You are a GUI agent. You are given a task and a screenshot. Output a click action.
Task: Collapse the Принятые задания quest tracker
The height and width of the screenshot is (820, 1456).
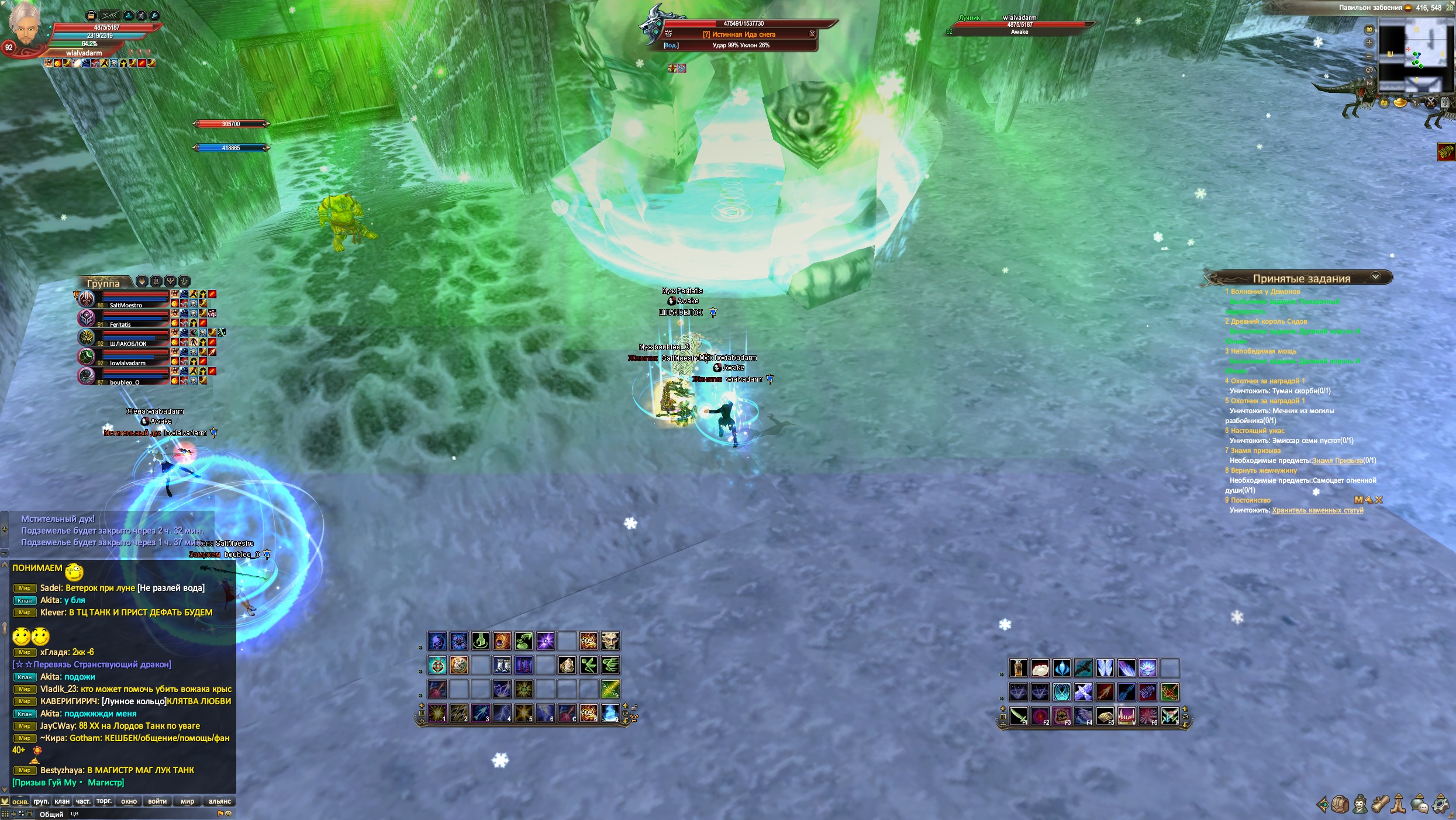pyautogui.click(x=1375, y=277)
